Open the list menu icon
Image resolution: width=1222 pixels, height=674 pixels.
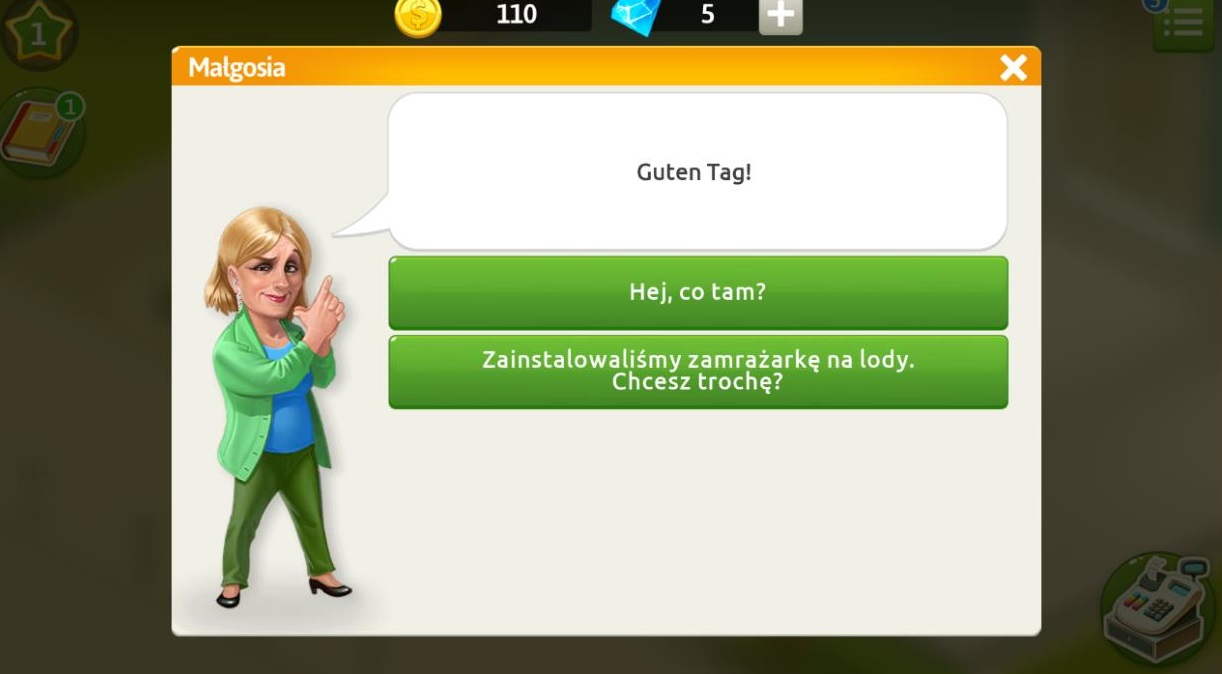click(1183, 22)
